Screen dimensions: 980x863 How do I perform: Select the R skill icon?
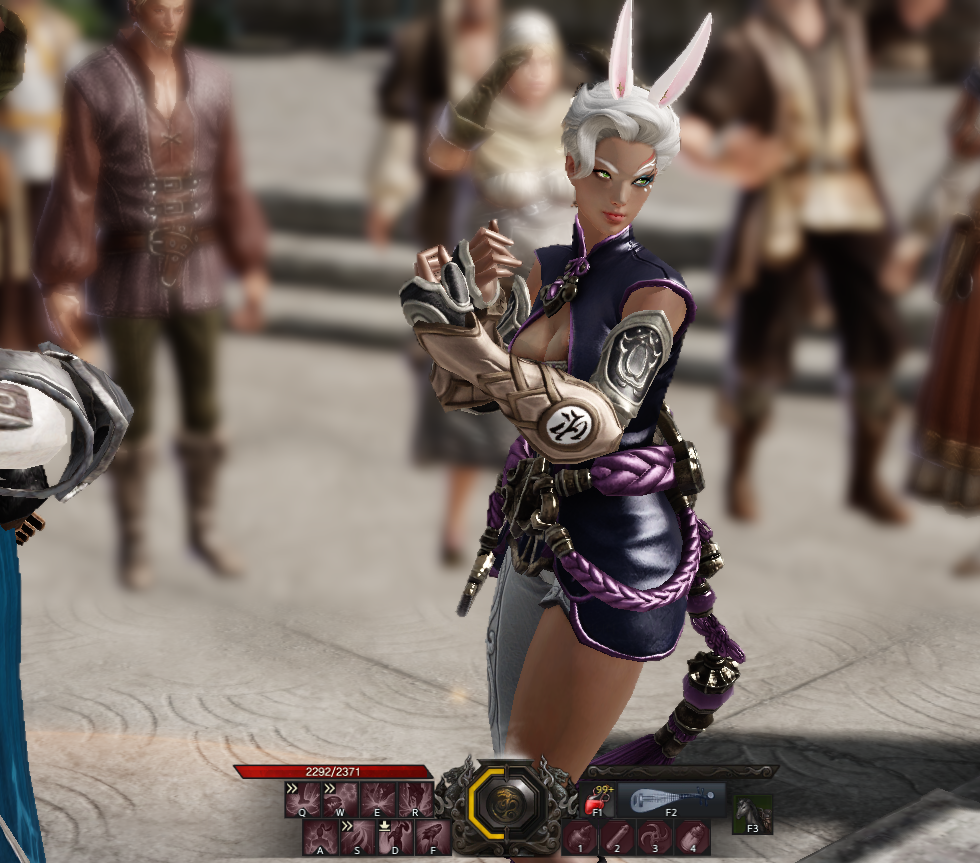pos(416,799)
